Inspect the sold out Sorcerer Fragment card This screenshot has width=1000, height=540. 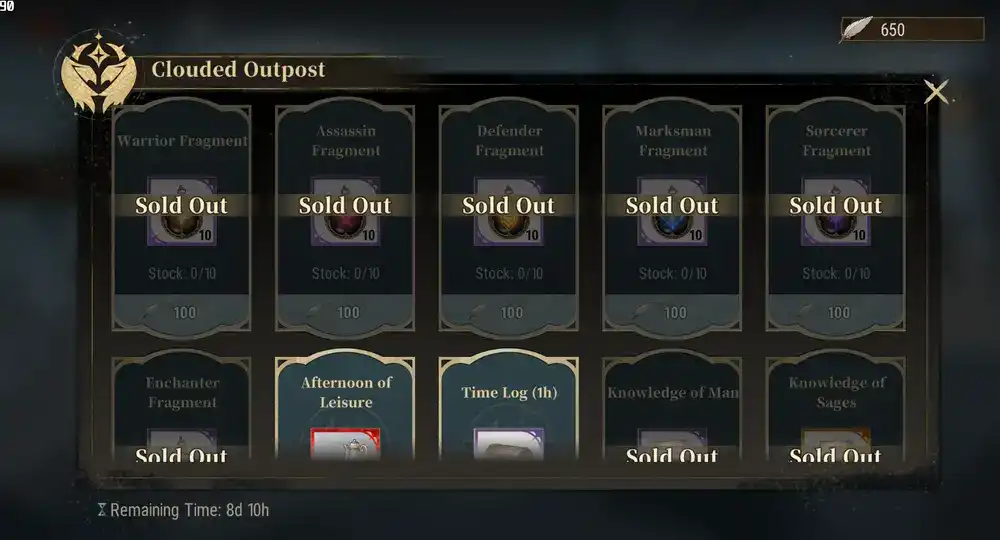(836, 215)
